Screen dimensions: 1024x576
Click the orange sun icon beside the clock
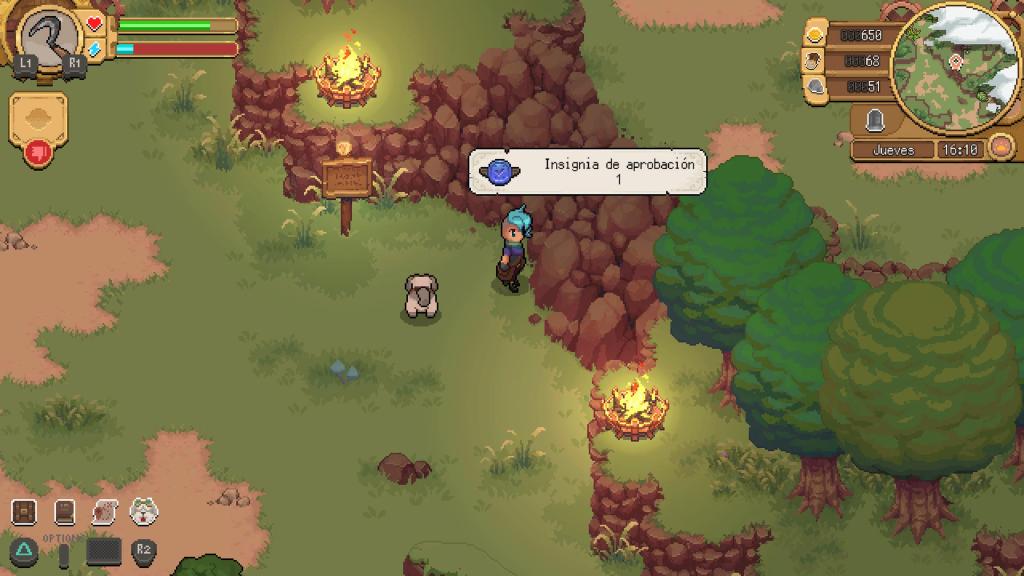point(999,149)
